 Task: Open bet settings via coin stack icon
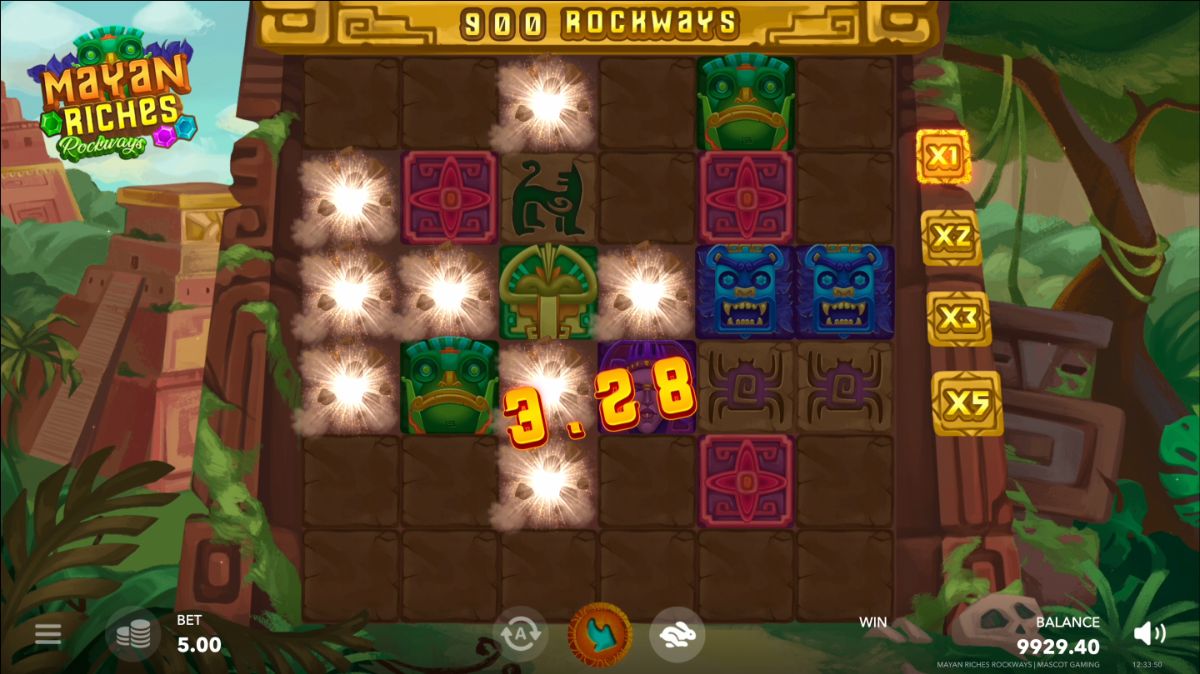coord(133,634)
